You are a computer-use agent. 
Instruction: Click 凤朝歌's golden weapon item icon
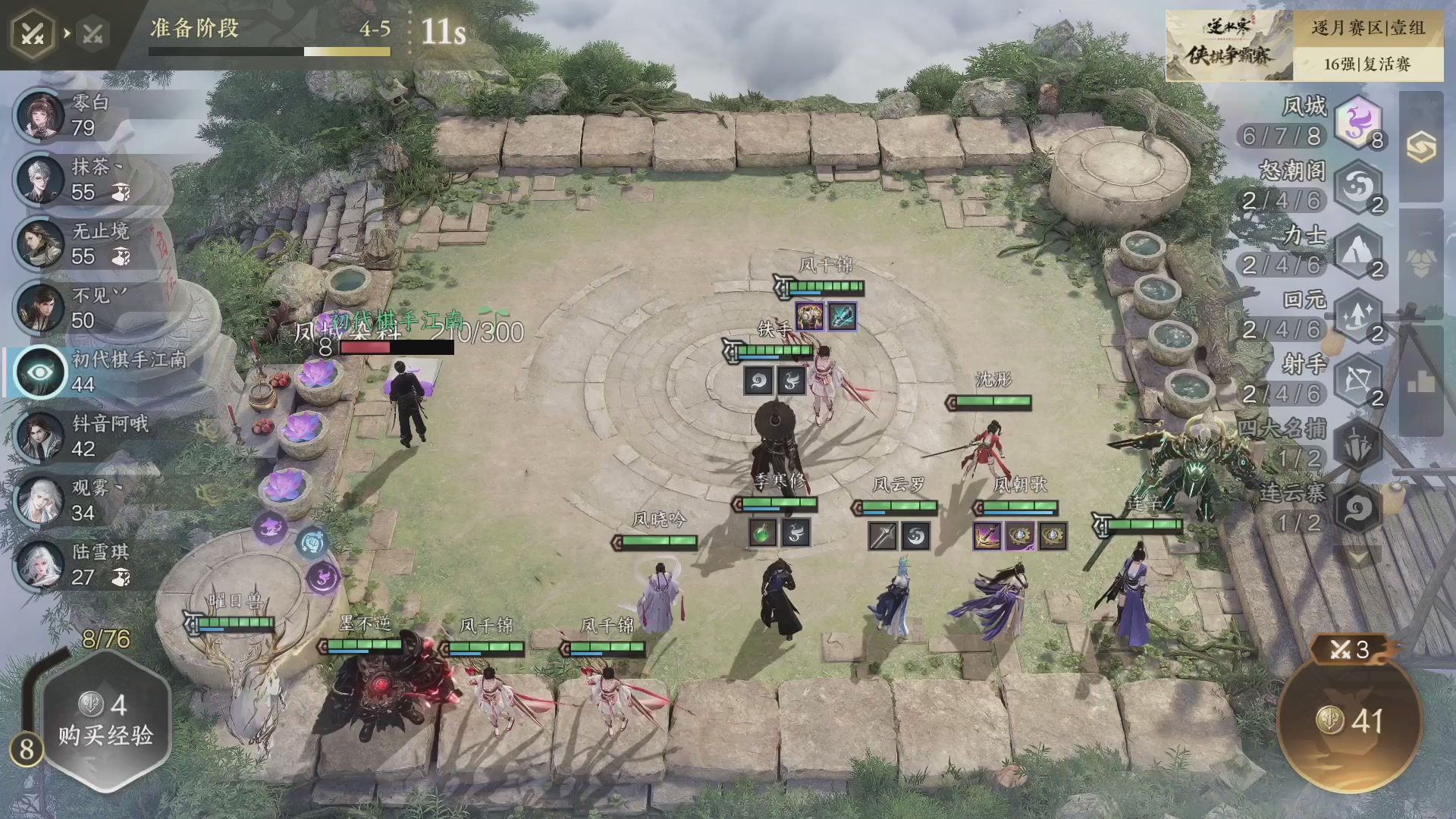click(986, 535)
